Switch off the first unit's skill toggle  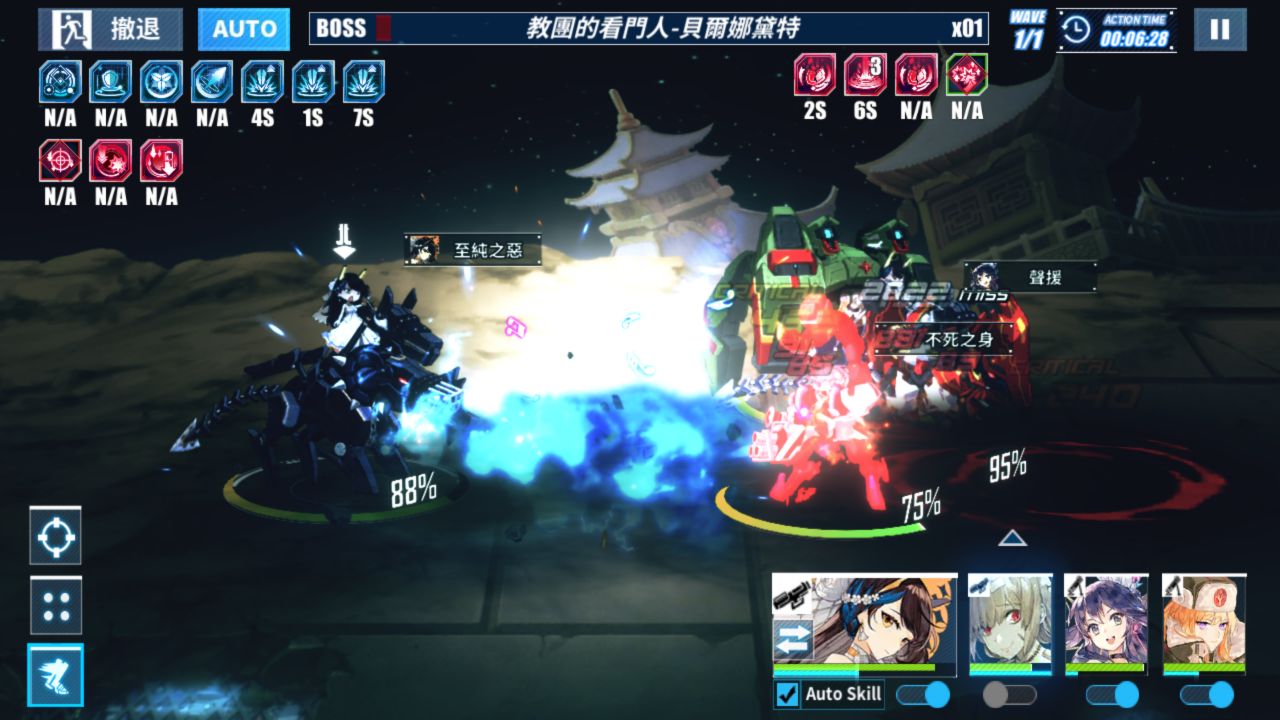(x=923, y=694)
